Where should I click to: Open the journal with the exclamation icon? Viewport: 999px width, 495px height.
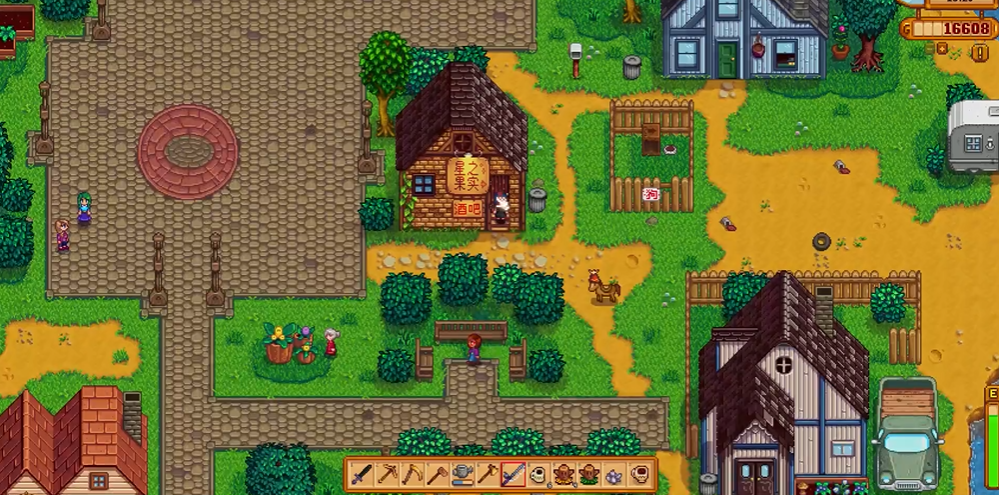click(979, 53)
